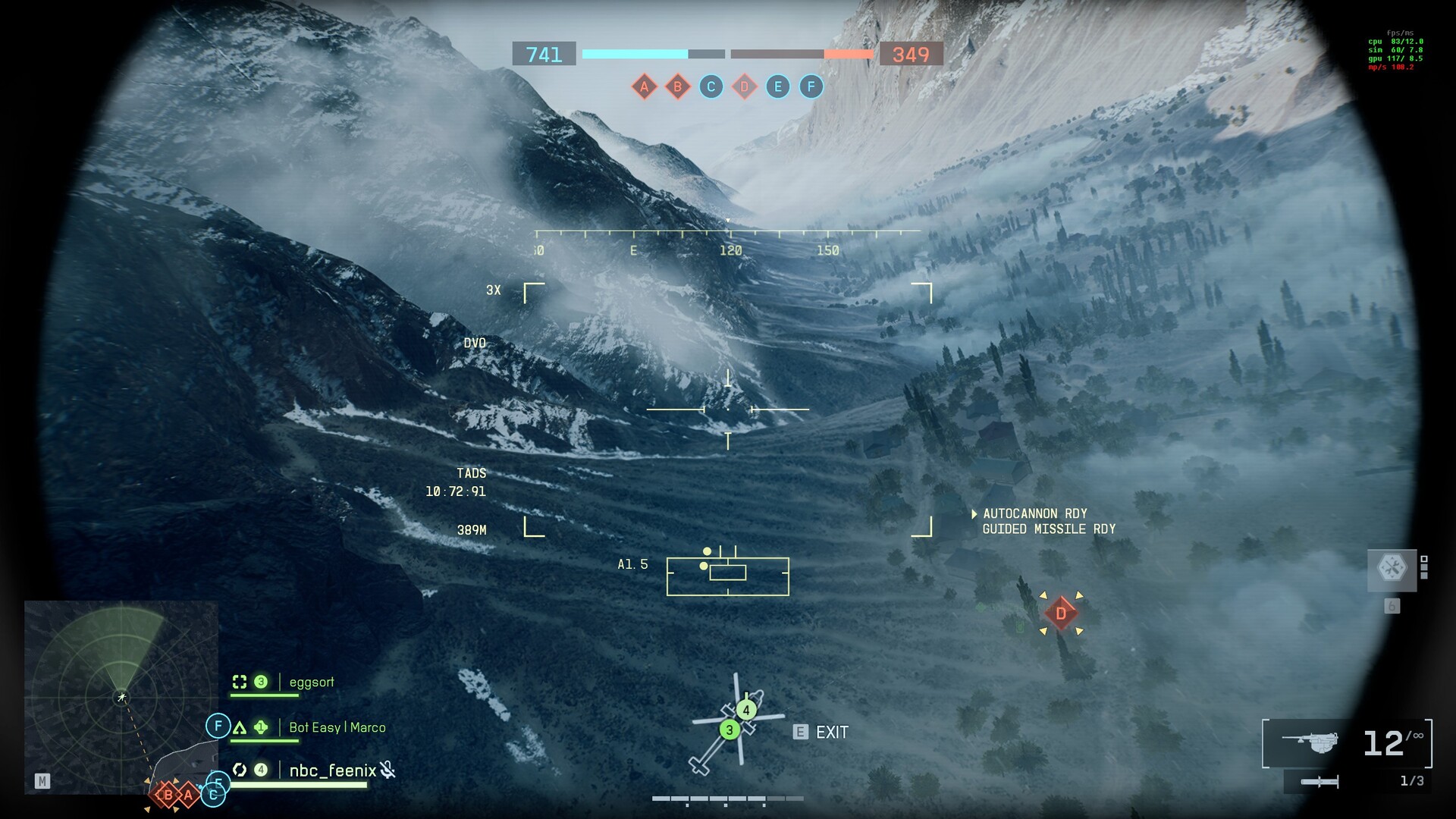Select GUIDED MISSILE RDY in the weapon list
Viewport: 1456px width, 819px height.
[x=1049, y=529]
